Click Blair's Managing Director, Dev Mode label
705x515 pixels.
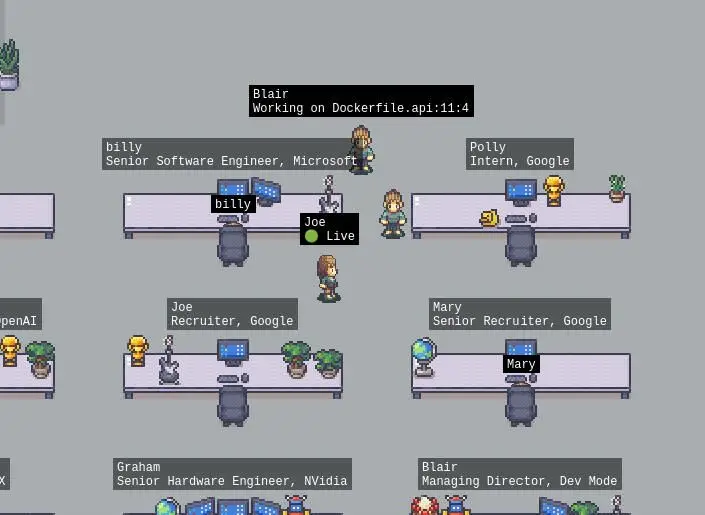point(519,474)
